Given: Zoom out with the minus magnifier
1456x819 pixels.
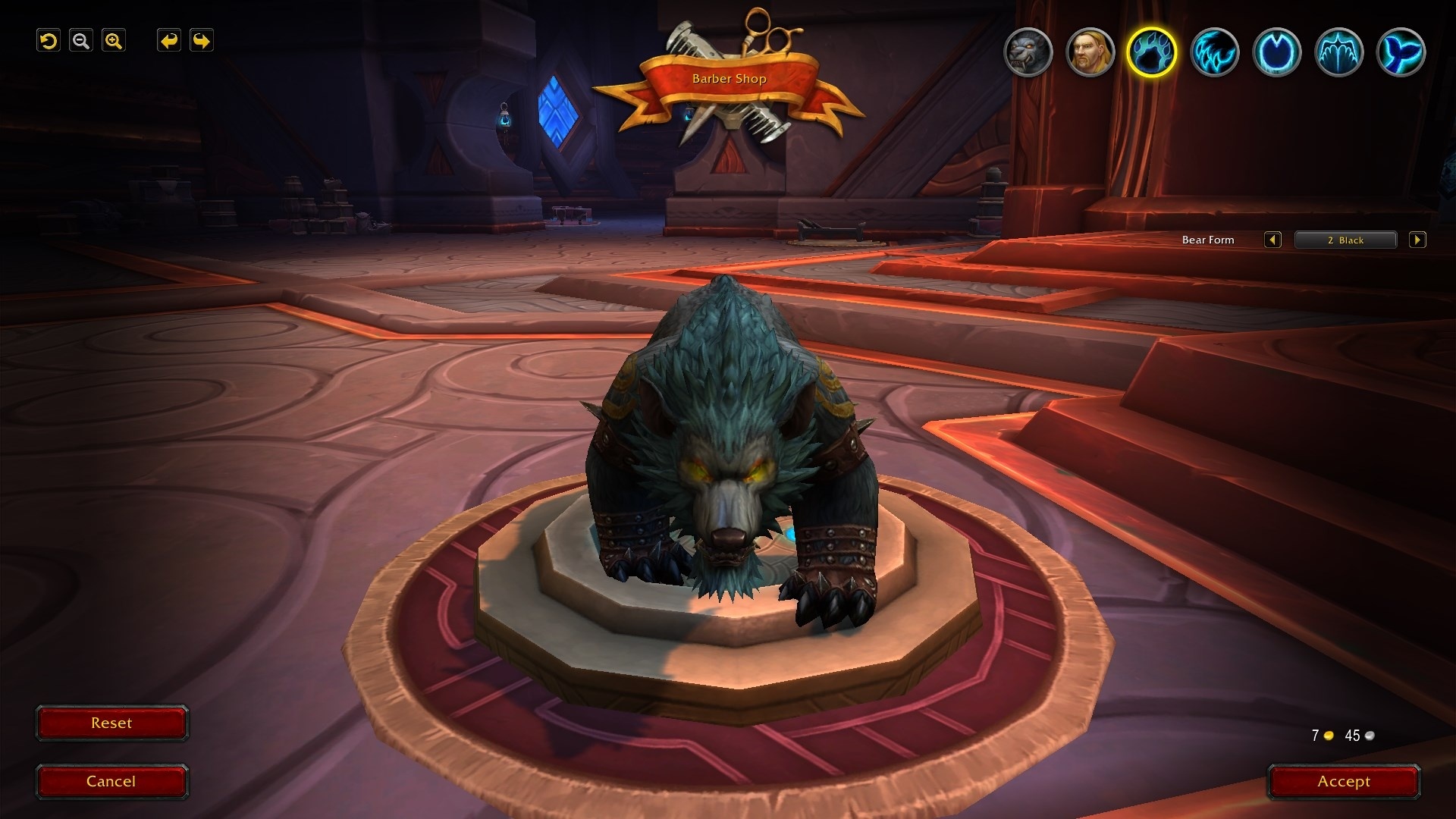Looking at the screenshot, I should (81, 41).
